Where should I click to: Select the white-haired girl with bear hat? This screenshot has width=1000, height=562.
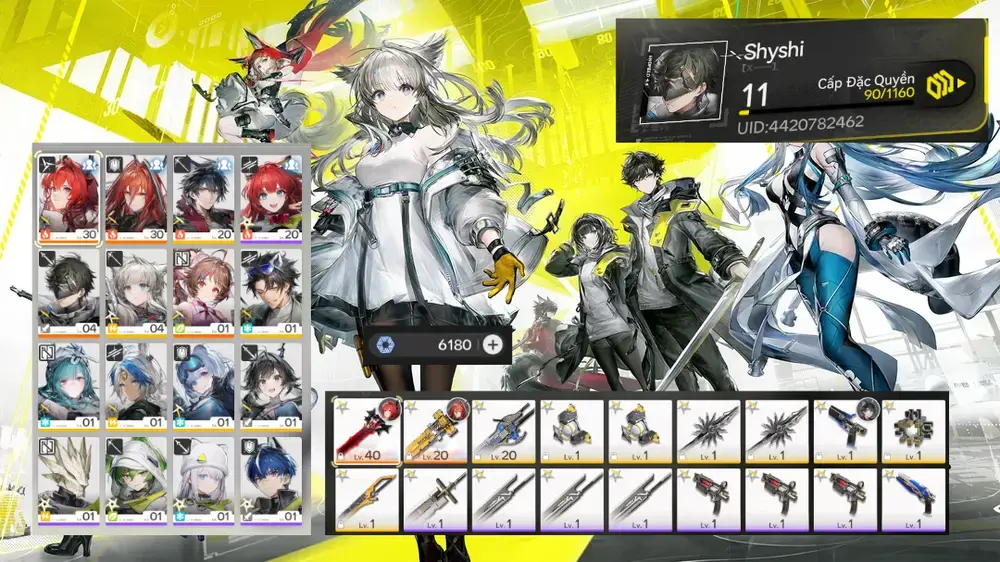[205, 480]
